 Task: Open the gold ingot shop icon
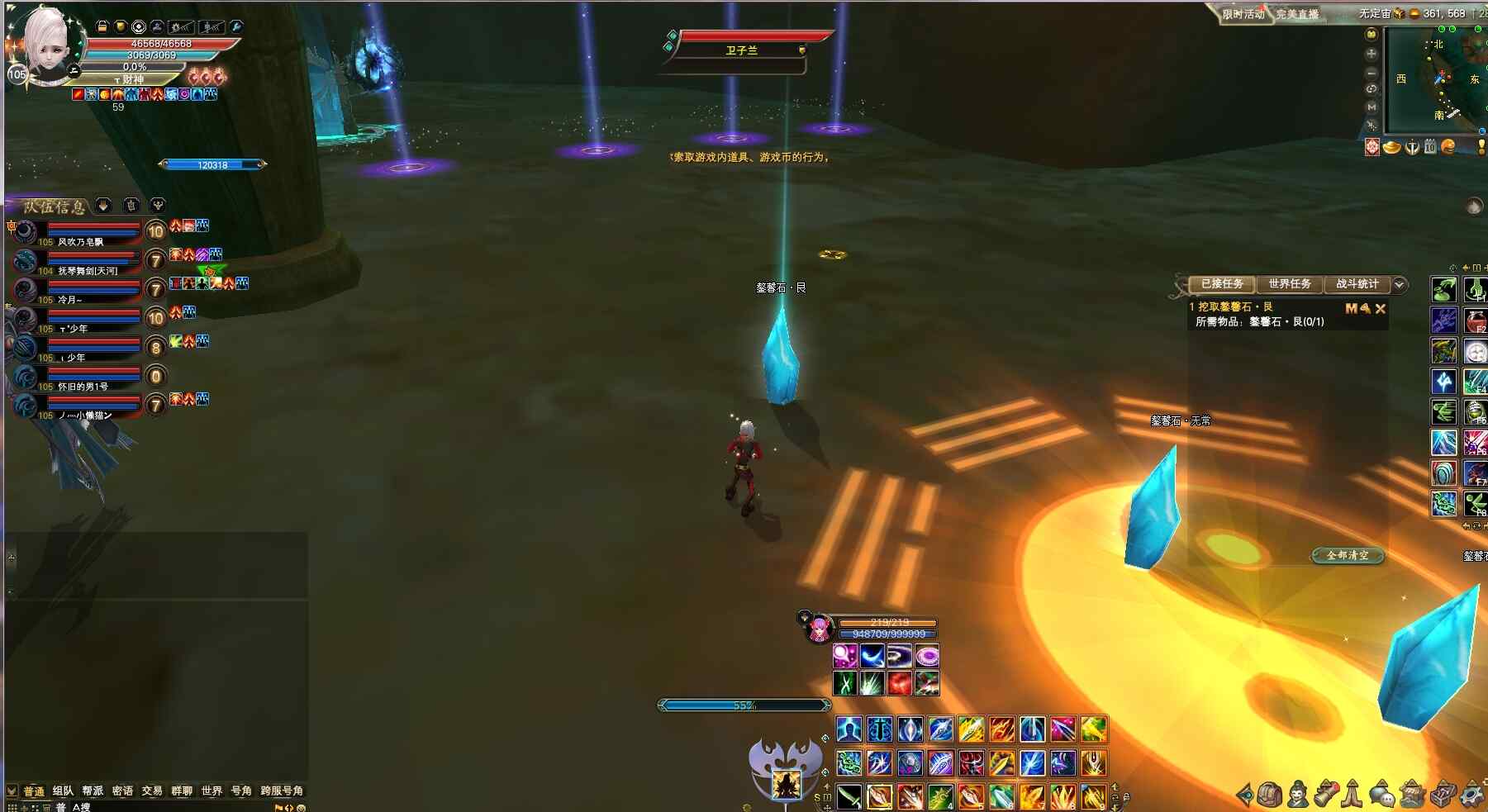tap(1392, 147)
